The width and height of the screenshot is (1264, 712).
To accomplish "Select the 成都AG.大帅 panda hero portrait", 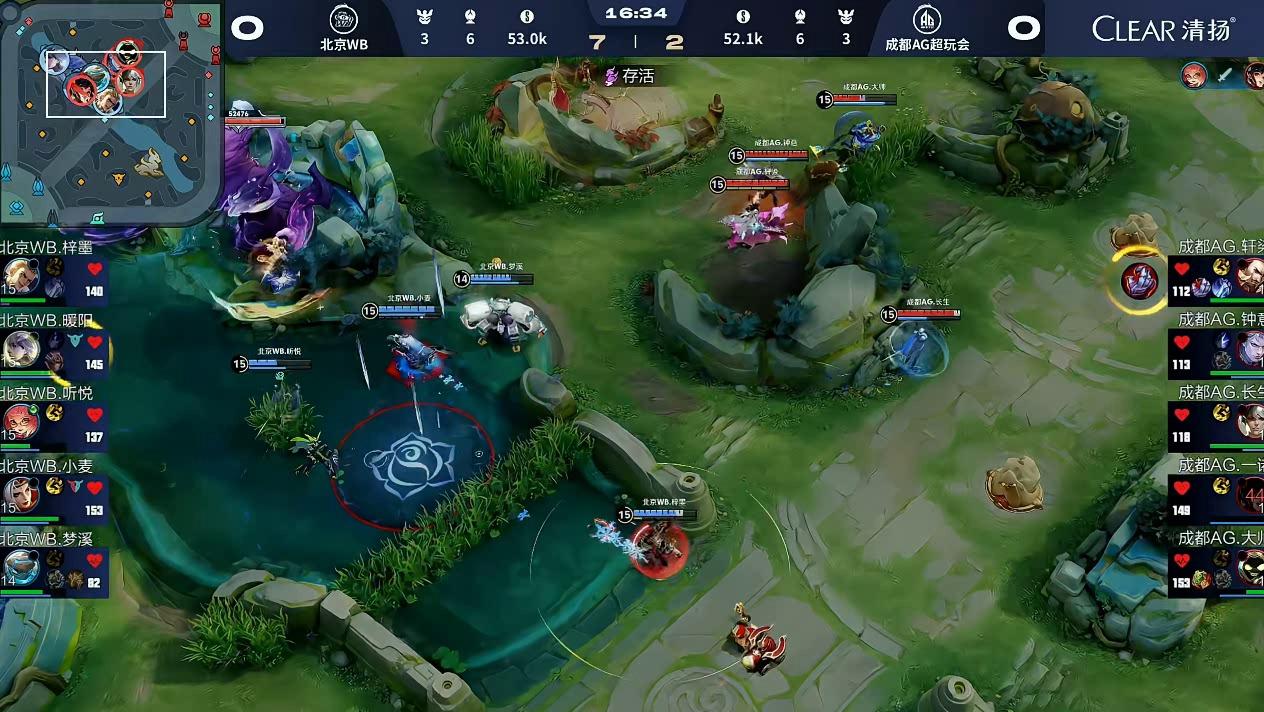I will click(1250, 568).
